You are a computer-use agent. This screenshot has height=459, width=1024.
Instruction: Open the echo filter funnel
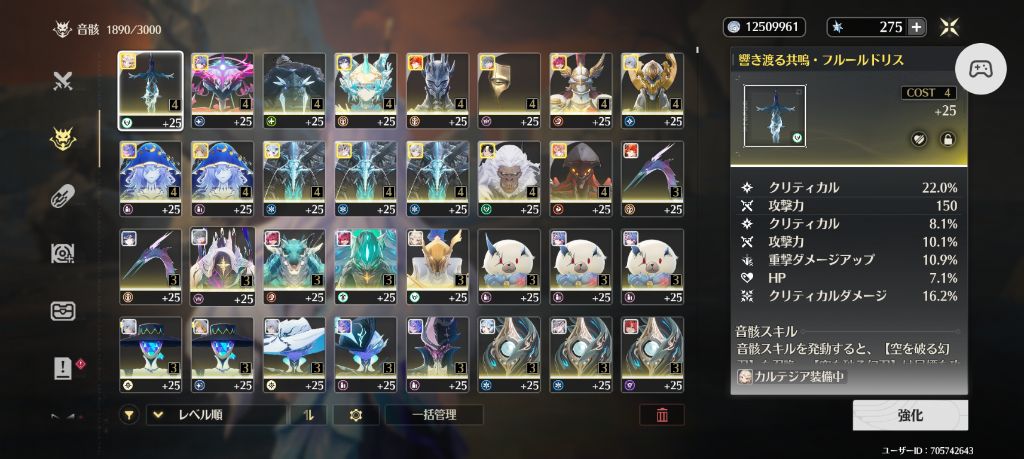pos(129,415)
